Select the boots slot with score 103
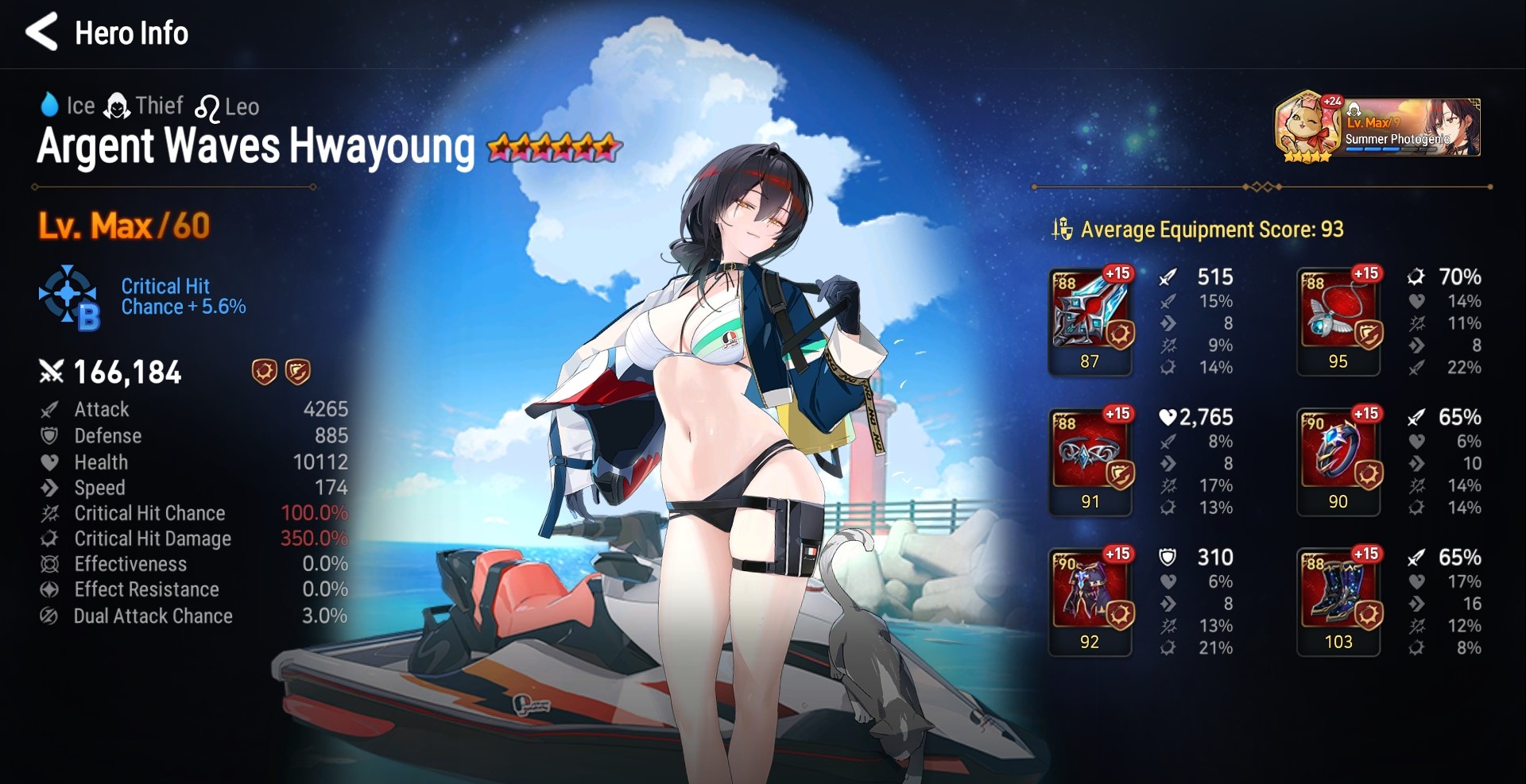1526x784 pixels. click(1338, 601)
